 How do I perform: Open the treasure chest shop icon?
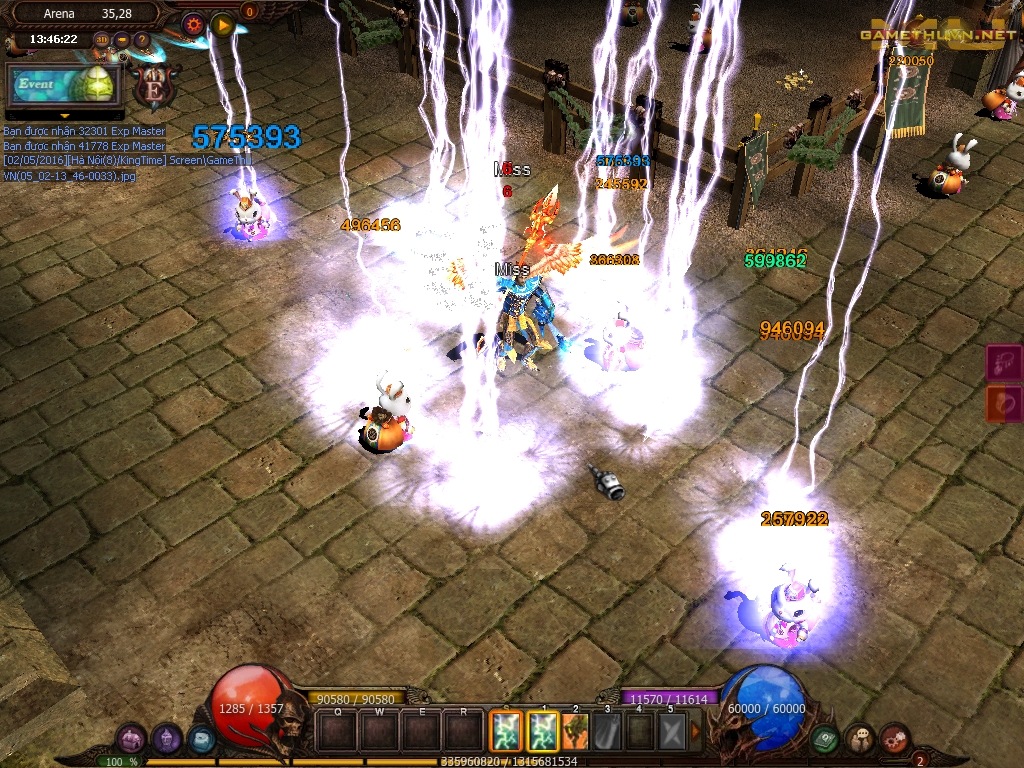(132, 739)
